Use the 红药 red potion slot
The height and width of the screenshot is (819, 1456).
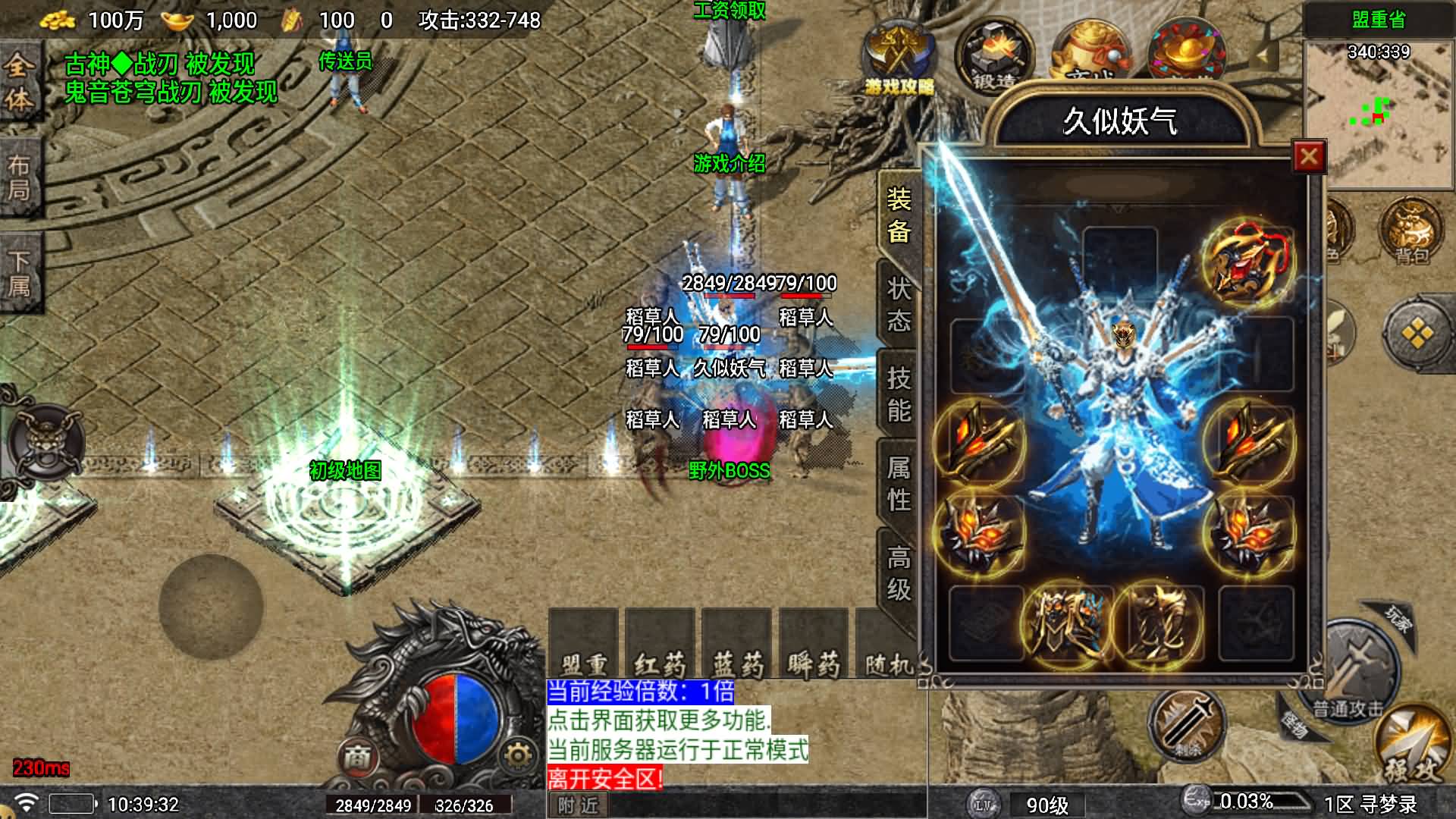click(x=660, y=645)
